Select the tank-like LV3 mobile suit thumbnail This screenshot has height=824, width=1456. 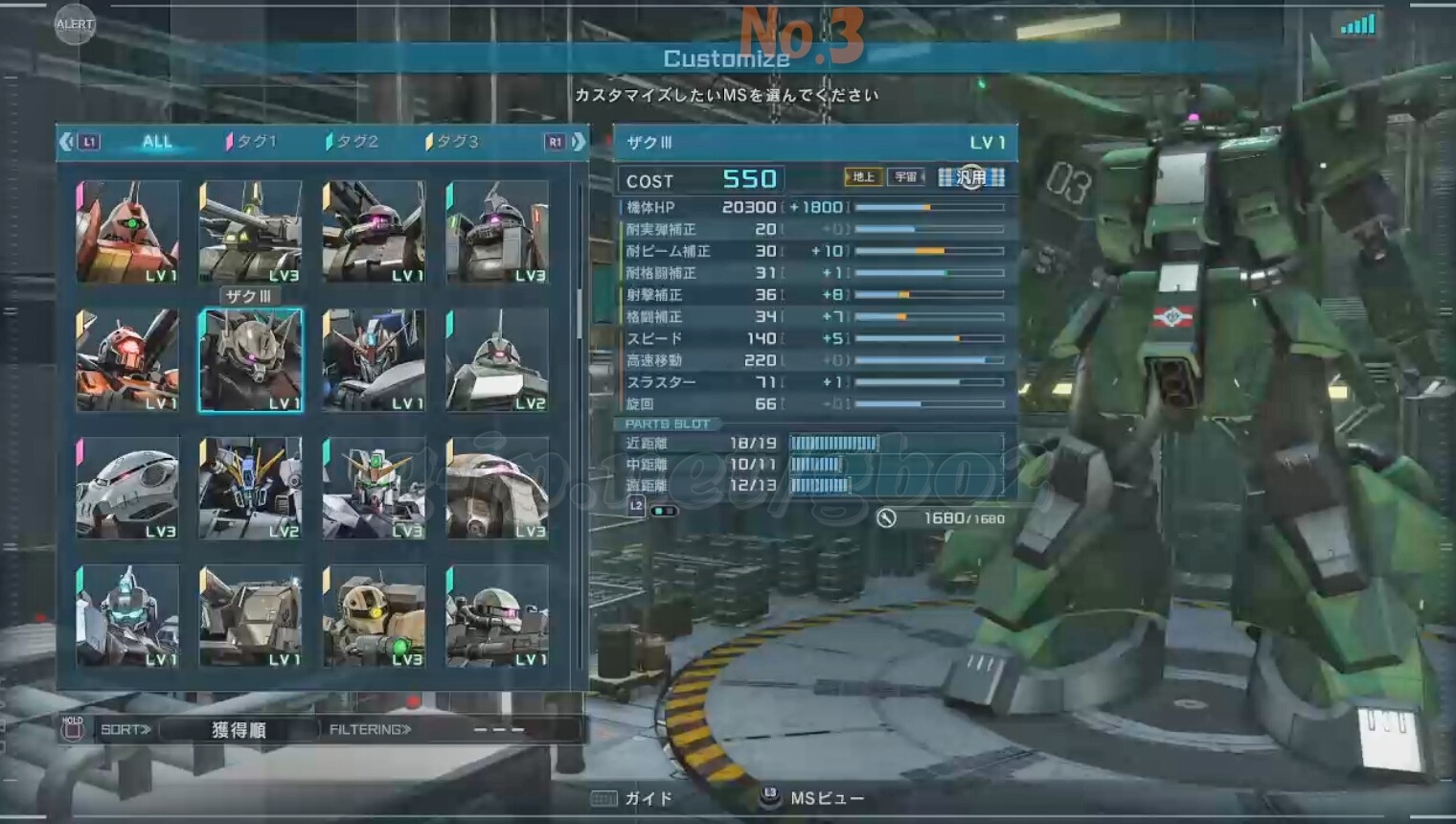[x=251, y=232]
